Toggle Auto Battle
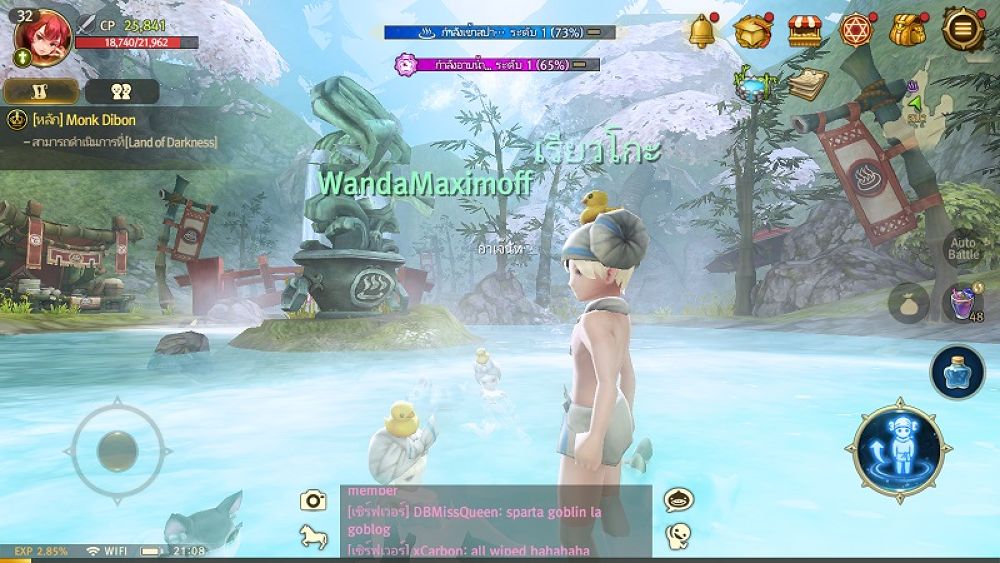 click(x=963, y=249)
